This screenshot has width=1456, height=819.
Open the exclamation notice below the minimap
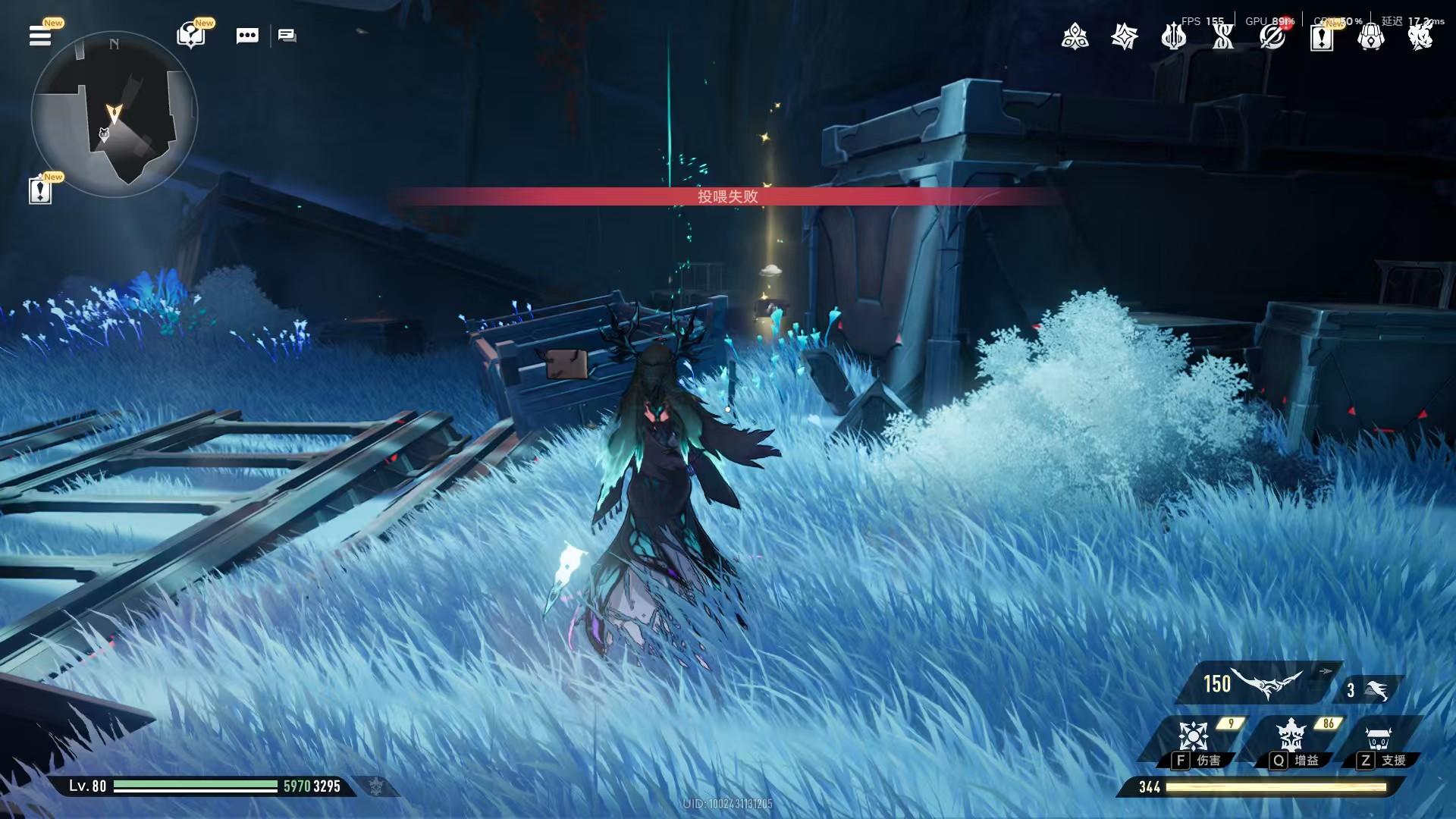coord(40,190)
